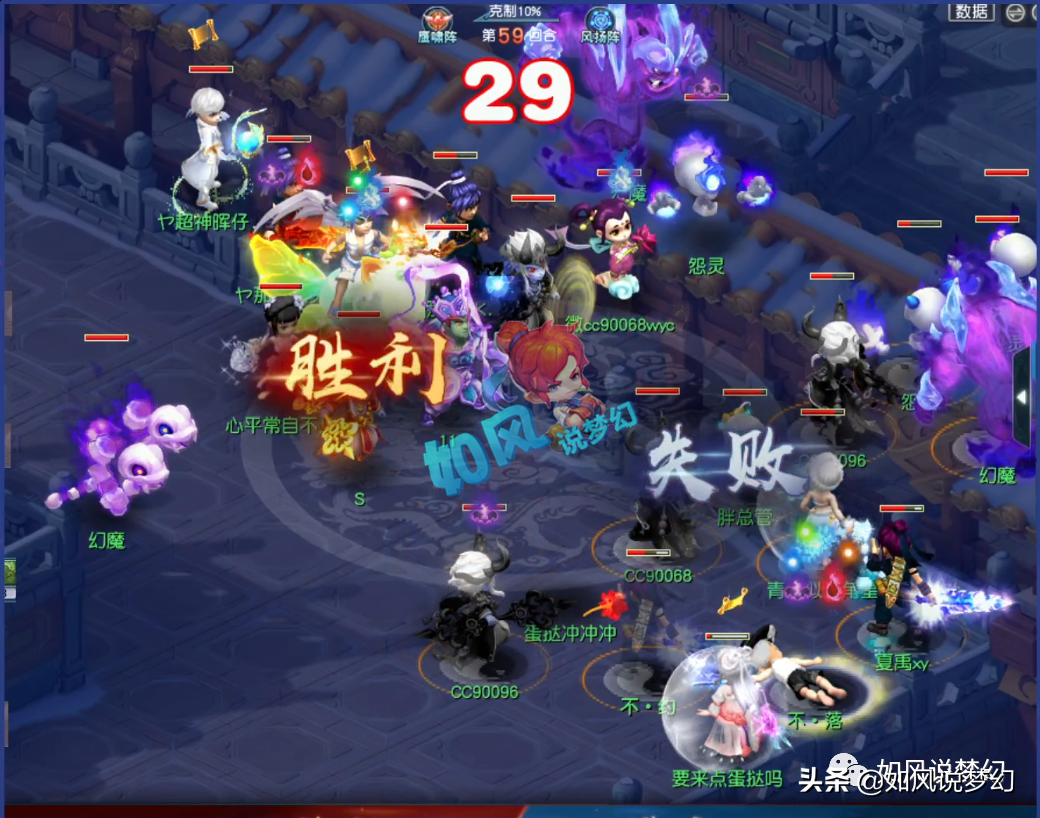This screenshot has width=1040, height=818.
Task: Inspect the 风扬阵 formation icon
Action: [600, 20]
